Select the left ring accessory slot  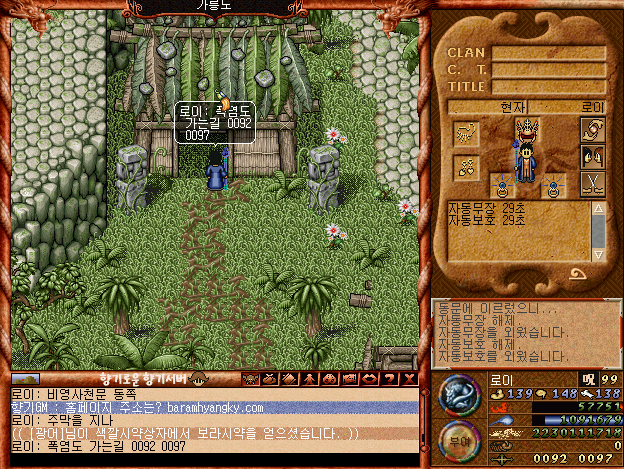500,185
